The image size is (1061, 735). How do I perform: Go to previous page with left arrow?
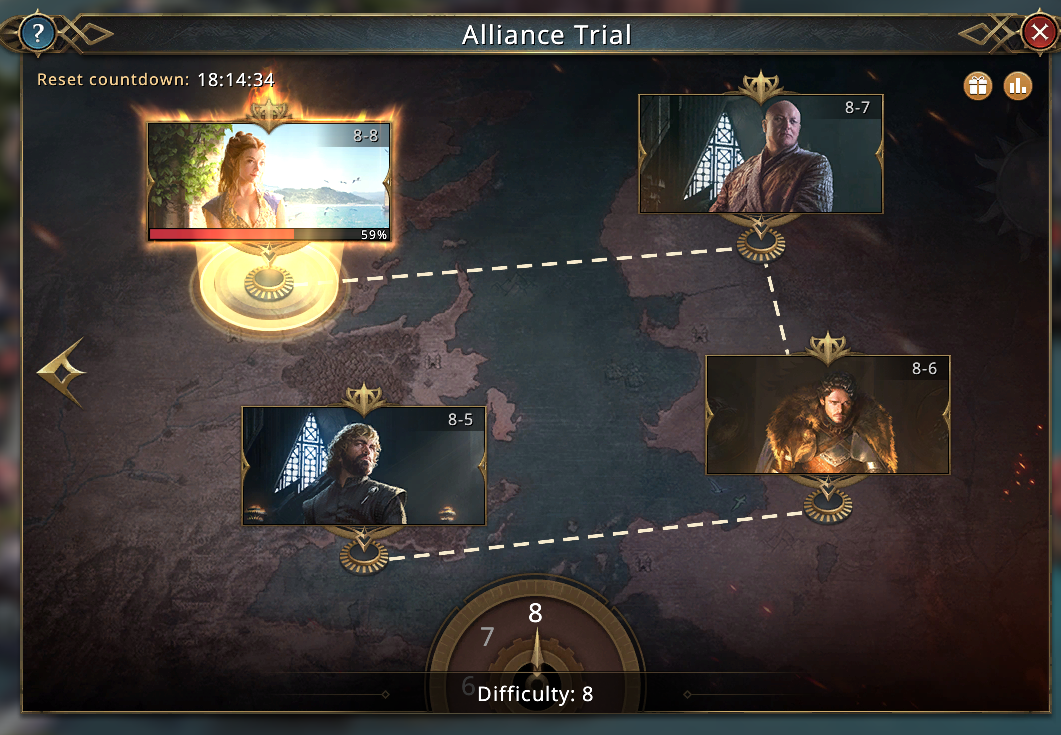[62, 373]
